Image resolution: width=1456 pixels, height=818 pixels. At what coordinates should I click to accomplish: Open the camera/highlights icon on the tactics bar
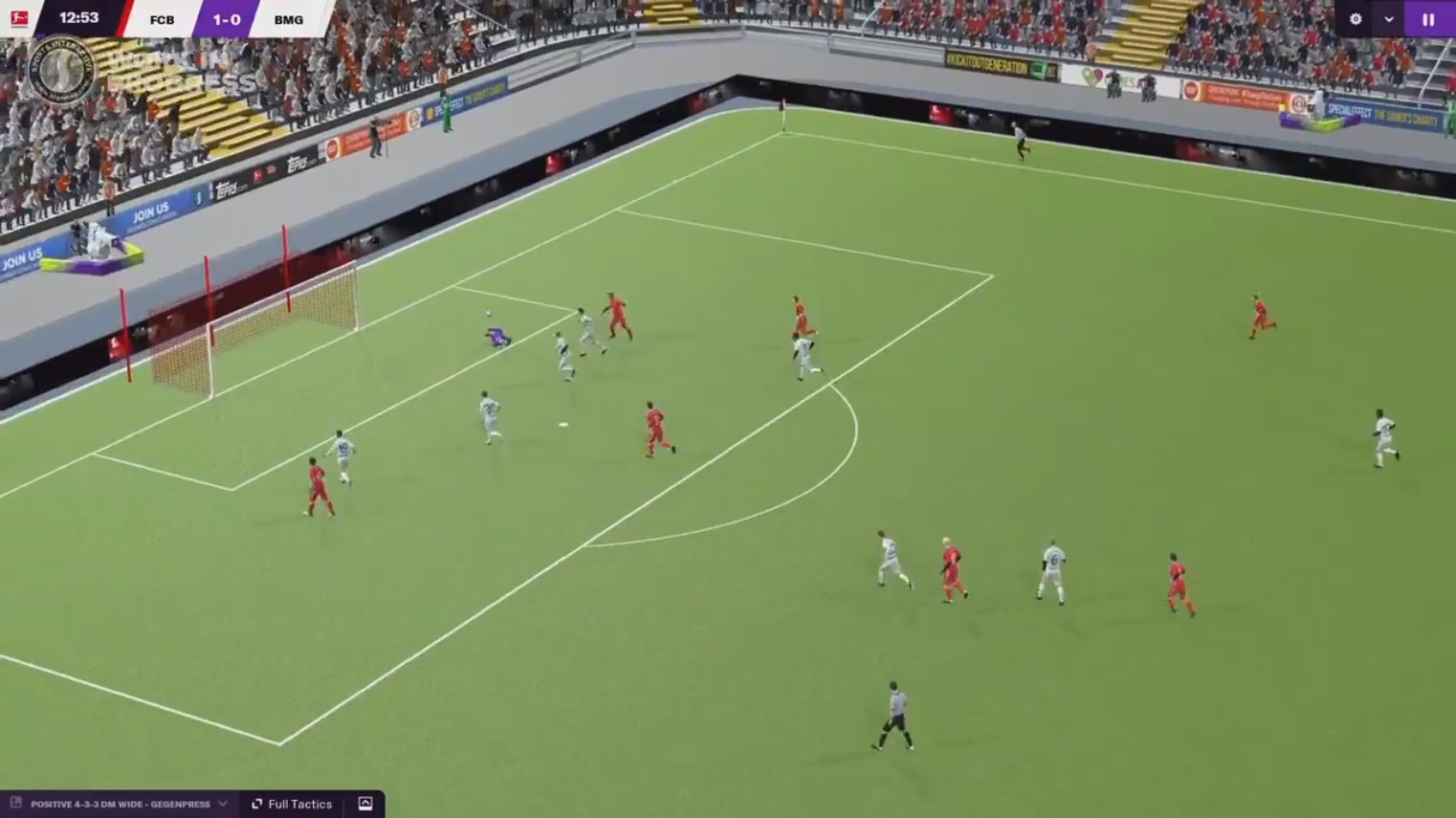365,804
